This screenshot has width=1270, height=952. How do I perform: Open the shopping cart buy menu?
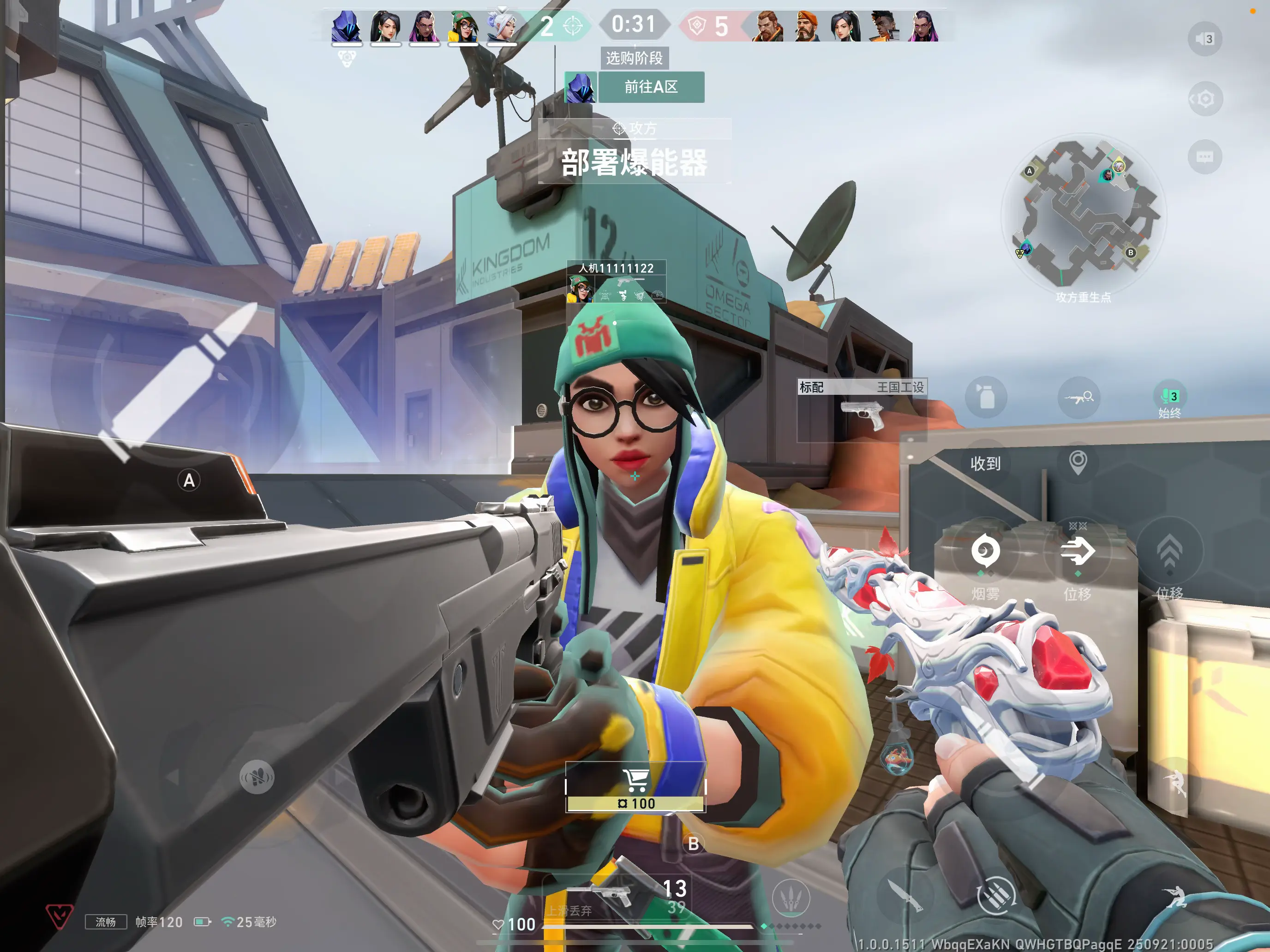(635, 785)
